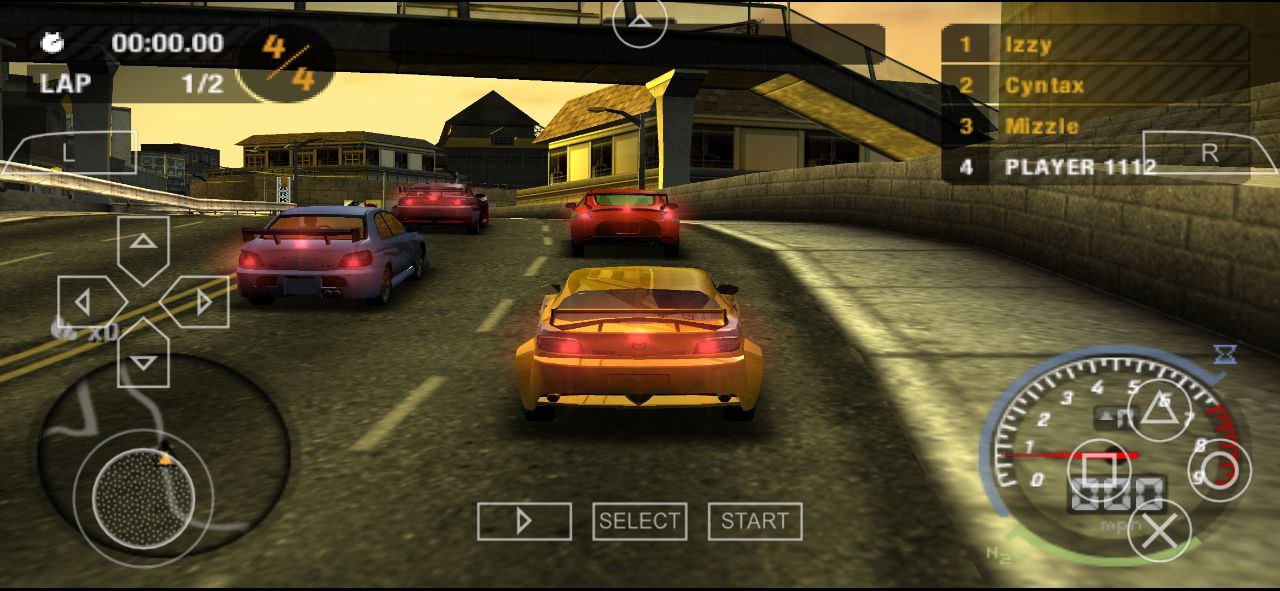Tap the SELECT button
This screenshot has height=591, width=1280.
[639, 521]
